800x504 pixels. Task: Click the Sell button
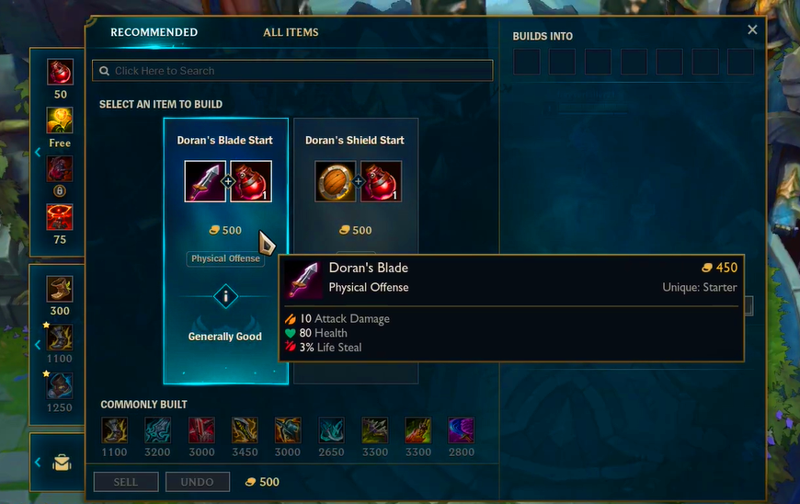[x=125, y=482]
